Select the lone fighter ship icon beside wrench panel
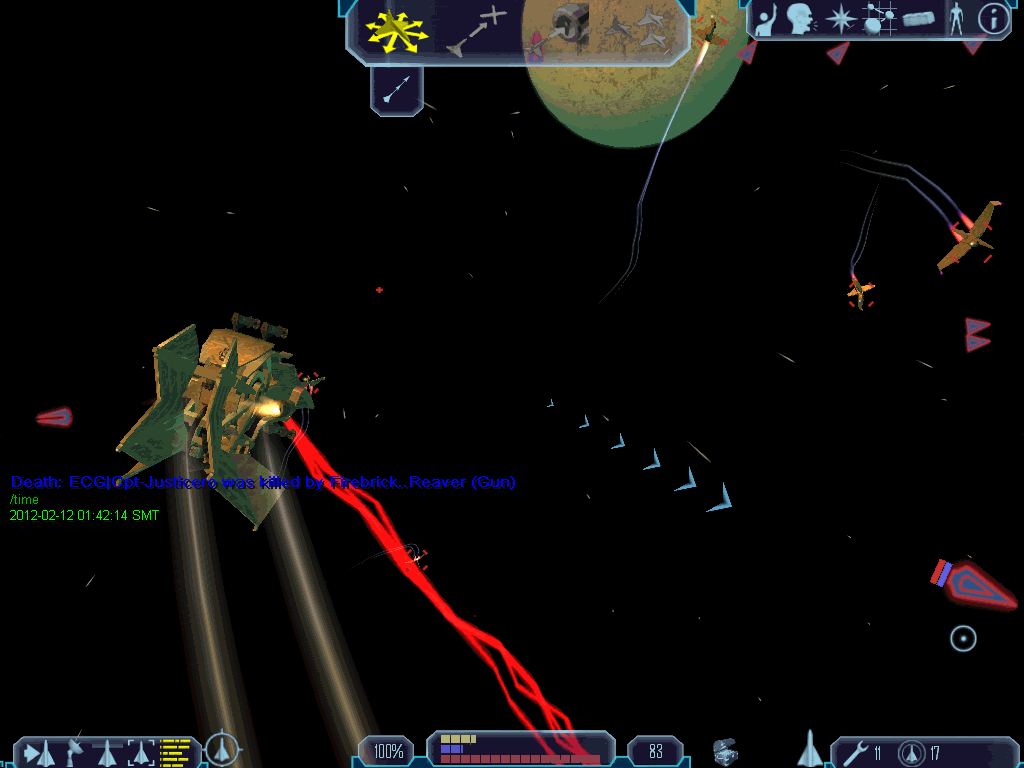The image size is (1024, 768). 809,748
